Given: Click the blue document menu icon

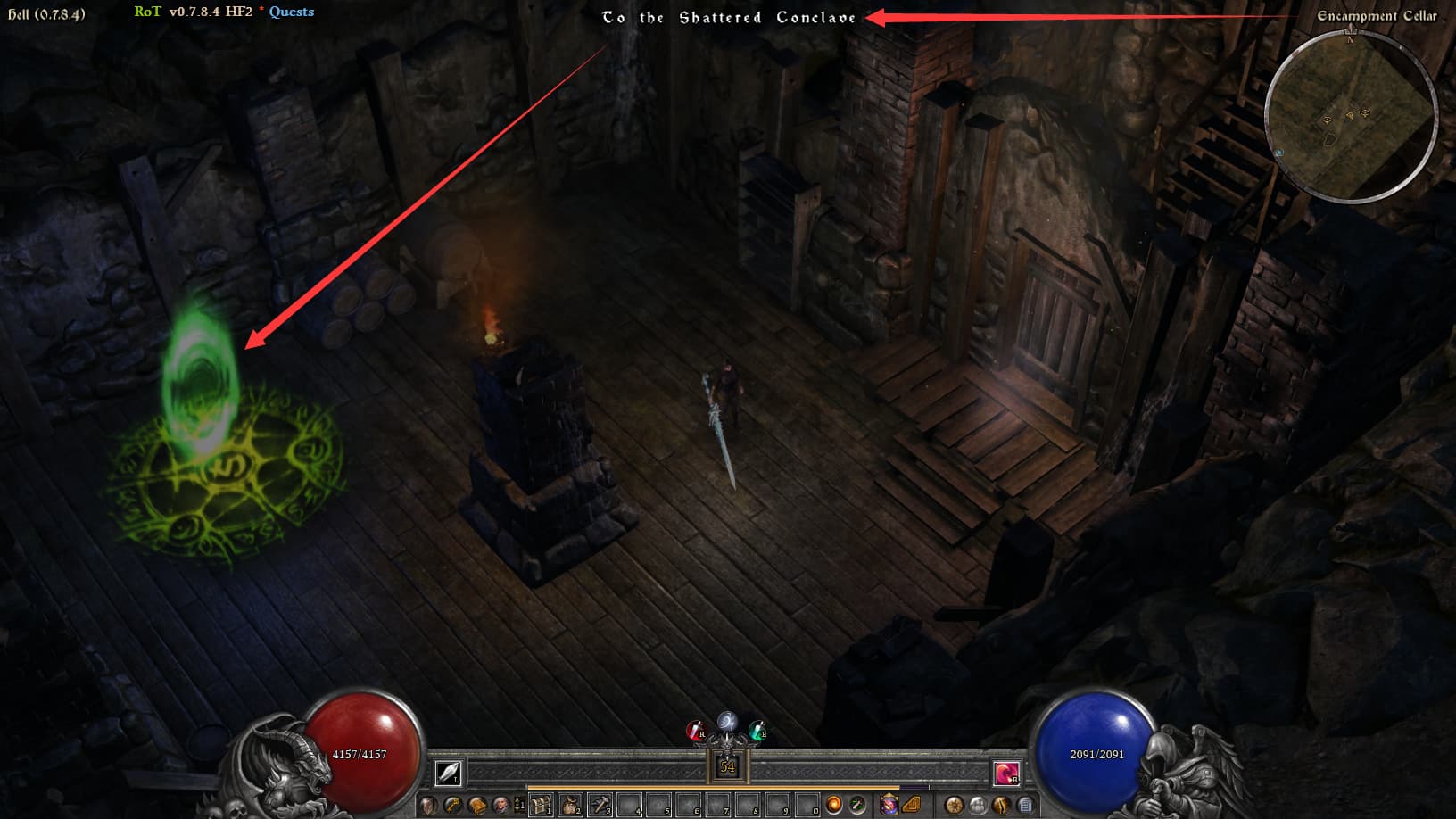Looking at the screenshot, I should tap(1026, 806).
